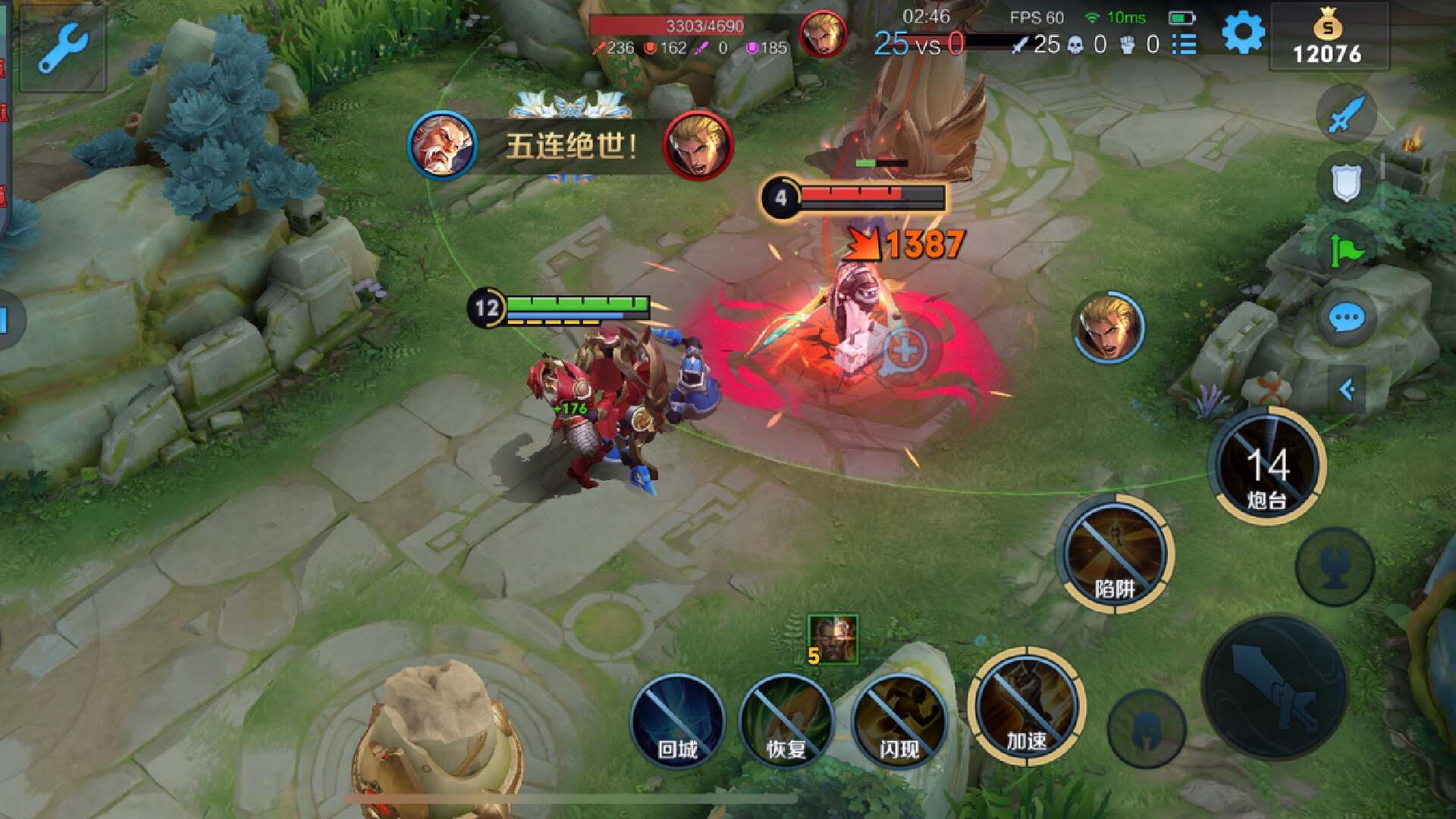Image resolution: width=1456 pixels, height=819 pixels.
Task: Use the 回城 recall button
Action: click(x=677, y=720)
